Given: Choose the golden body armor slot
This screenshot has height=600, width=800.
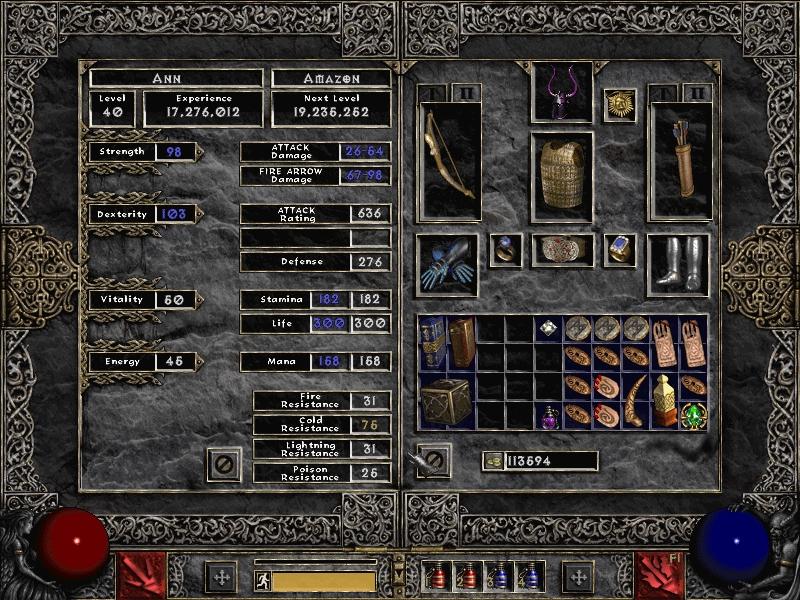Looking at the screenshot, I should 561,176.
